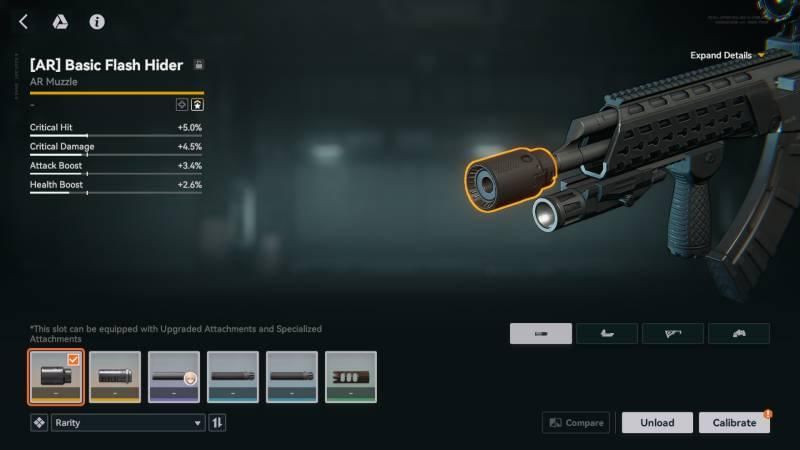The height and width of the screenshot is (450, 800).
Task: Switch to the magazine attachment tab
Action: tap(607, 334)
